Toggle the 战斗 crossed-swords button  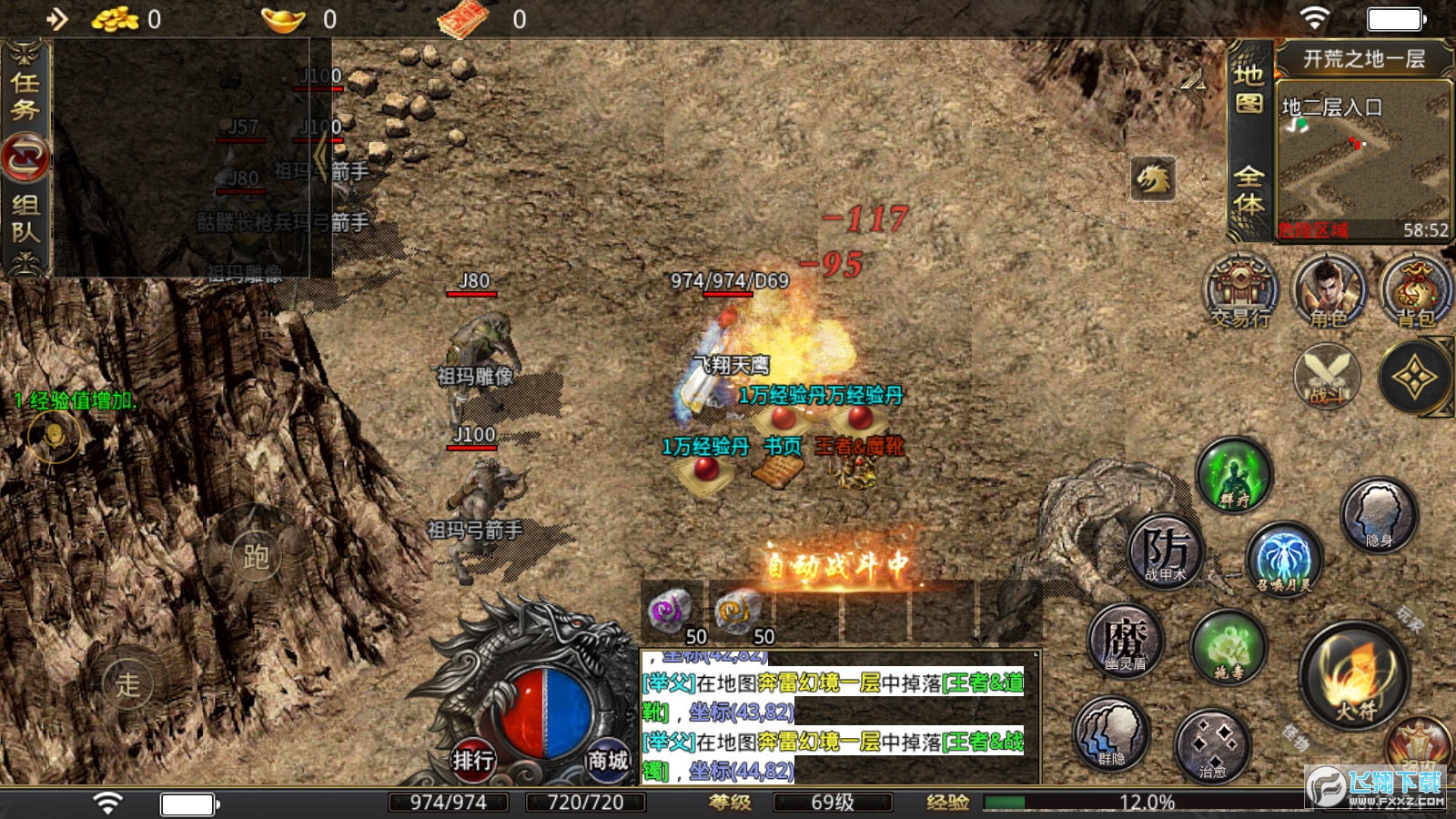(1327, 375)
